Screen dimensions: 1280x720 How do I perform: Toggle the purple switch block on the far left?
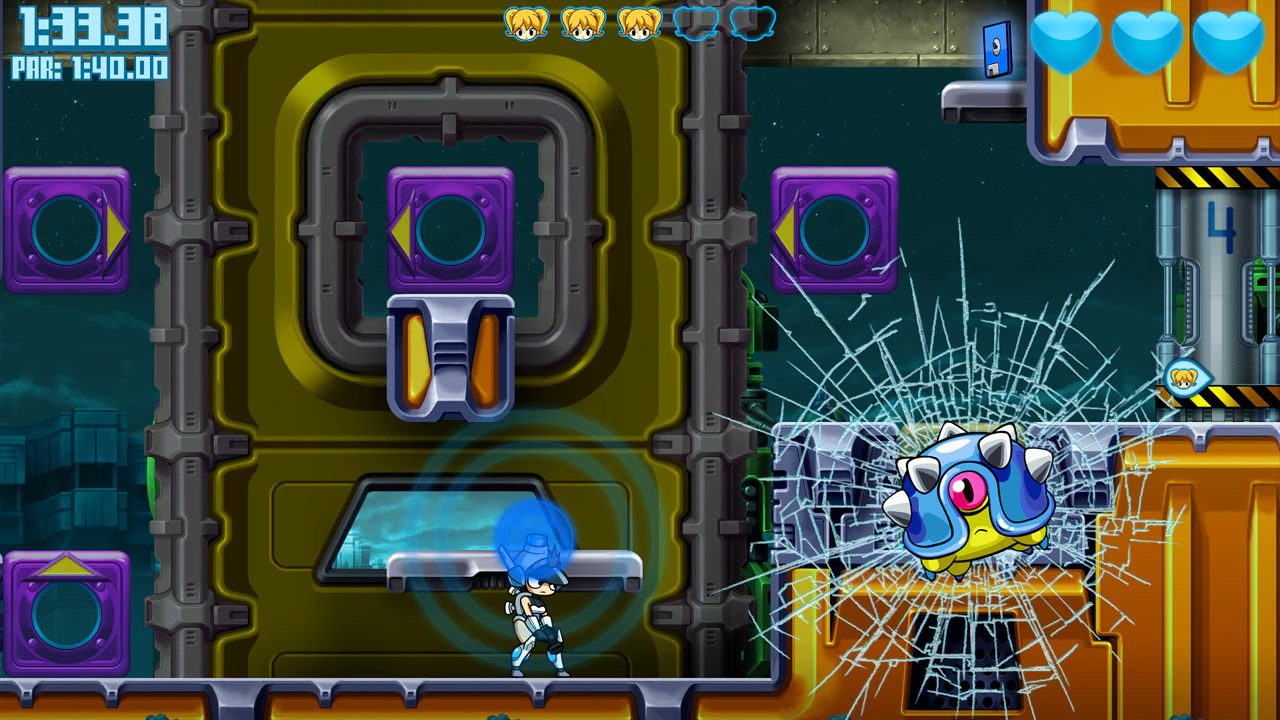click(x=66, y=228)
